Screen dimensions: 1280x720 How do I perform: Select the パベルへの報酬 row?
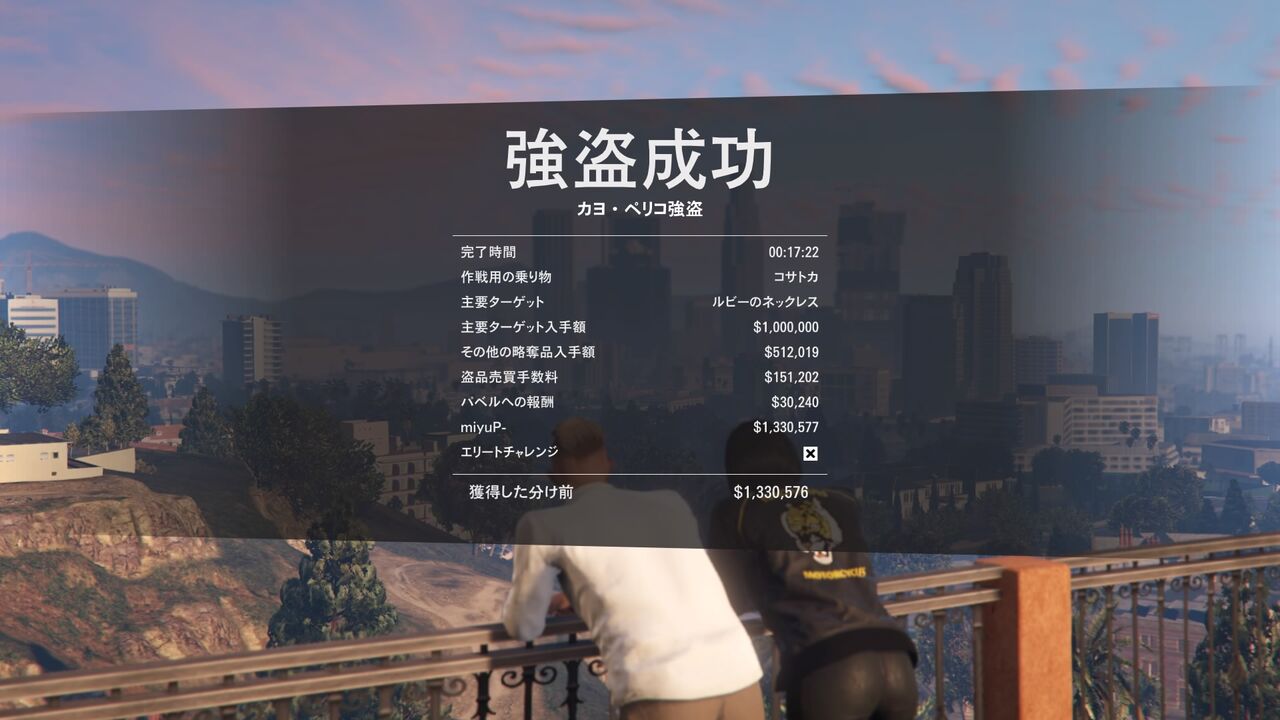508,402
